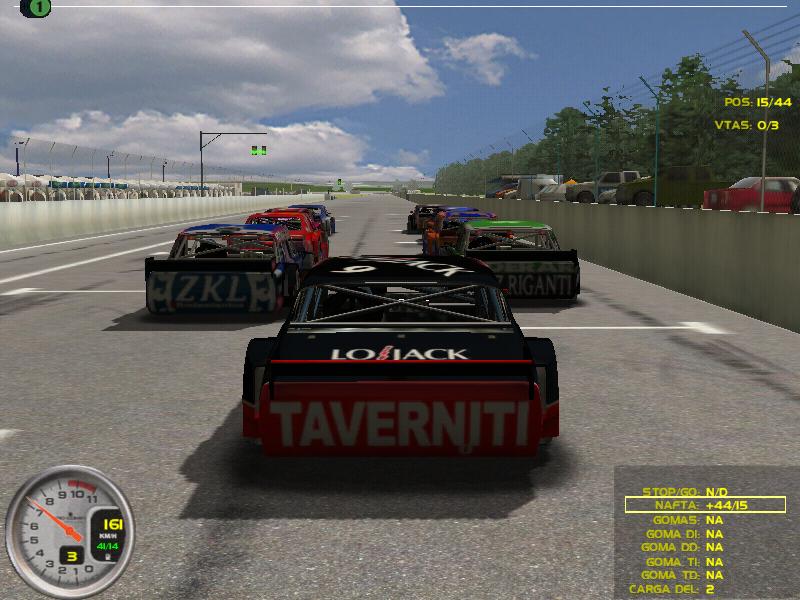
Task: Pick the GOMA DI tyre row
Action: click(x=690, y=534)
